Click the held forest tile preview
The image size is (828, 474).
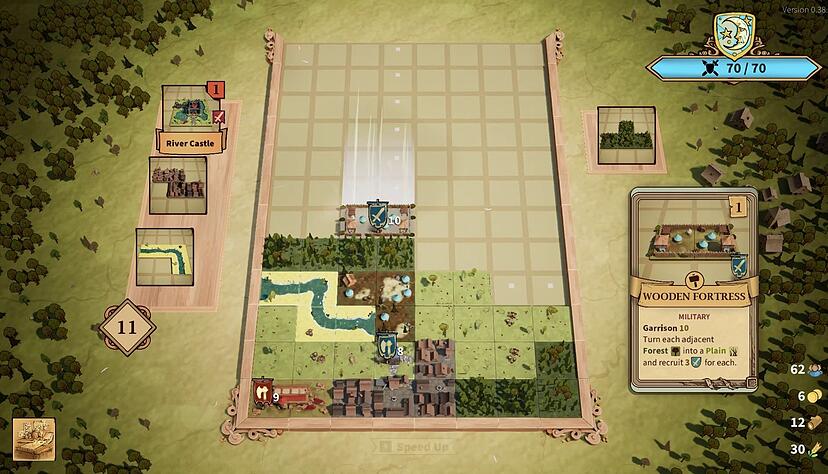pyautogui.click(x=624, y=134)
